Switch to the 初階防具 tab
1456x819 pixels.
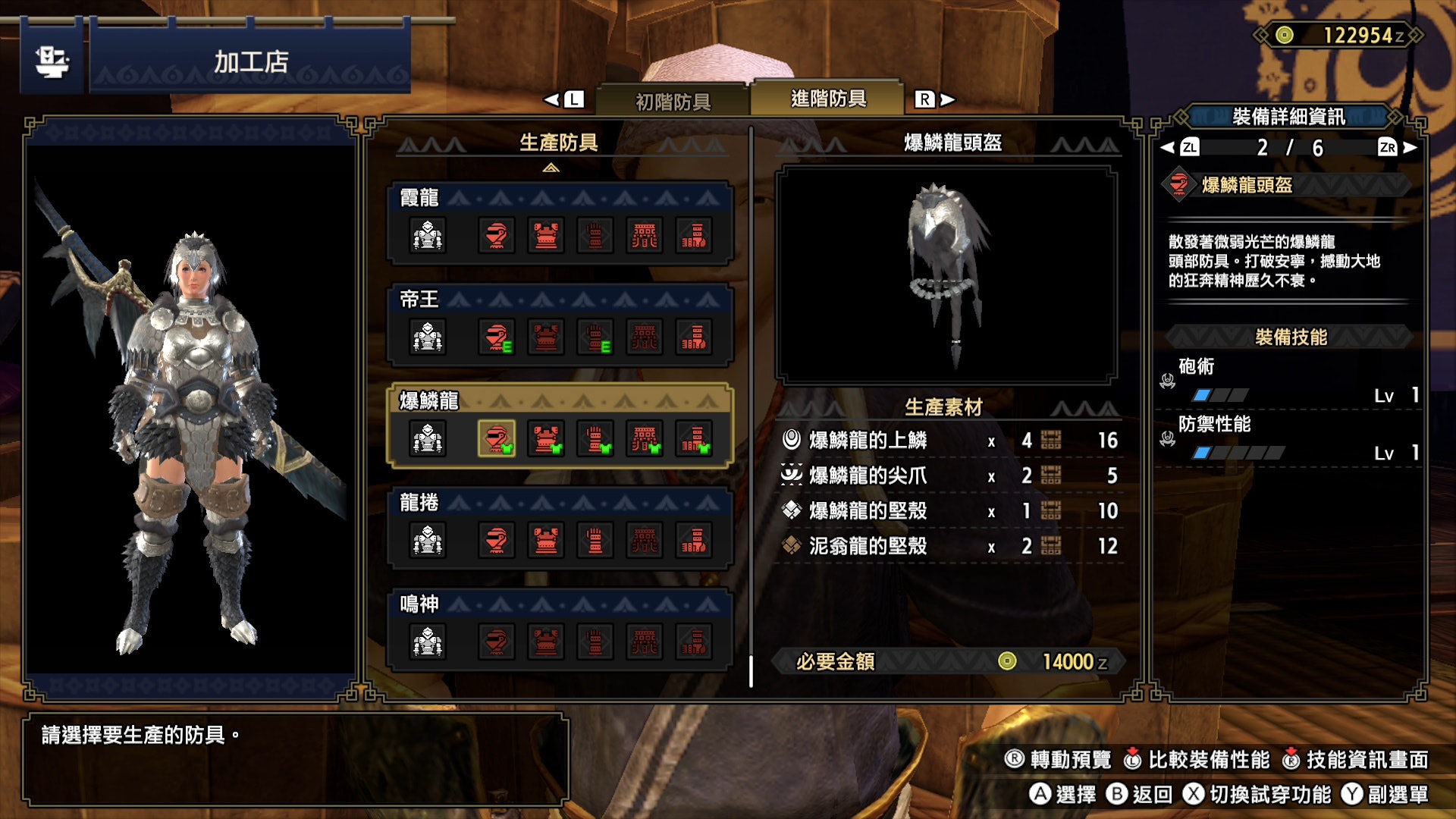[x=673, y=101]
